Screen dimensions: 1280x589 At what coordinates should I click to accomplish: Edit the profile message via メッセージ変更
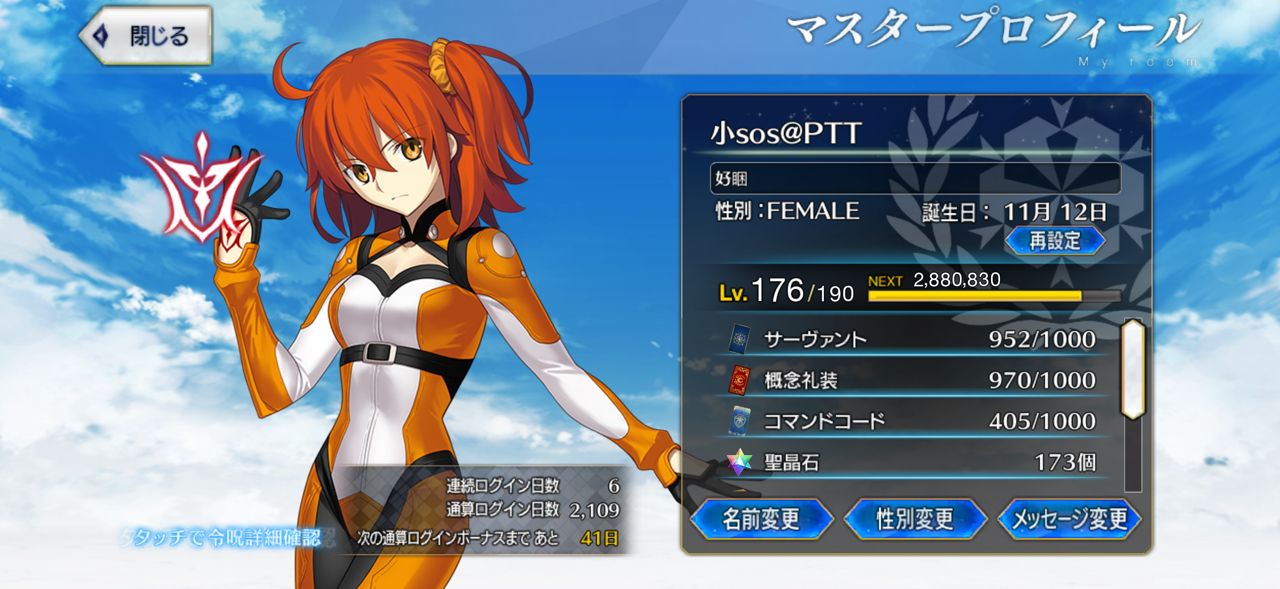1069,519
